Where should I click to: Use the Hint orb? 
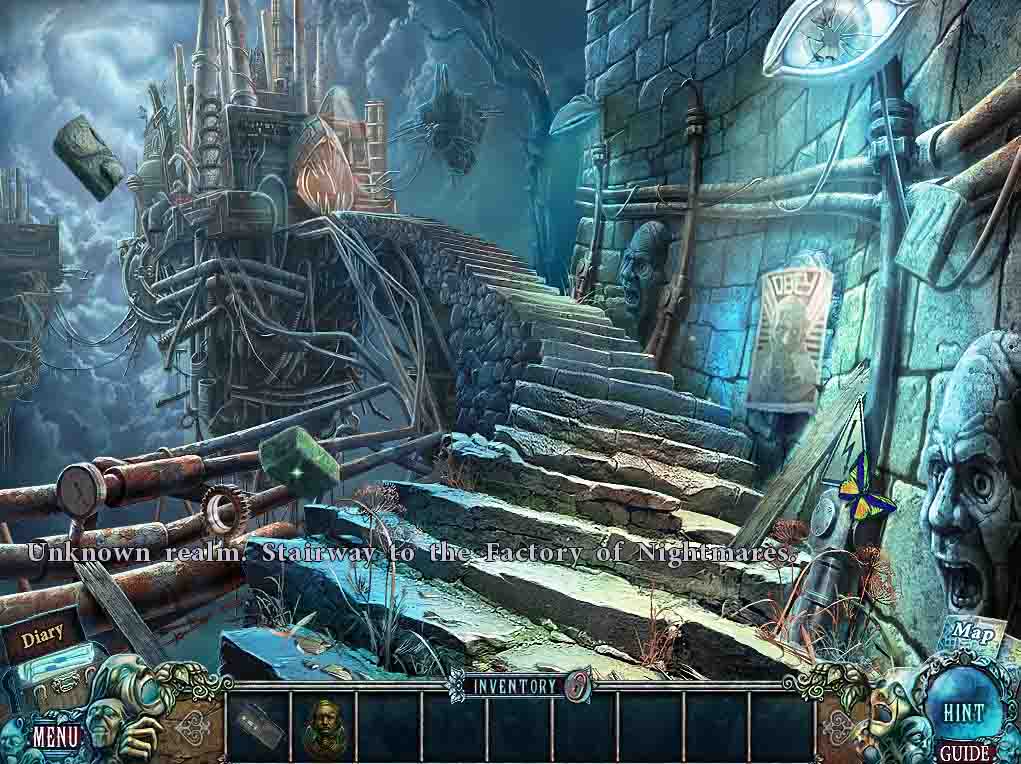coord(963,712)
